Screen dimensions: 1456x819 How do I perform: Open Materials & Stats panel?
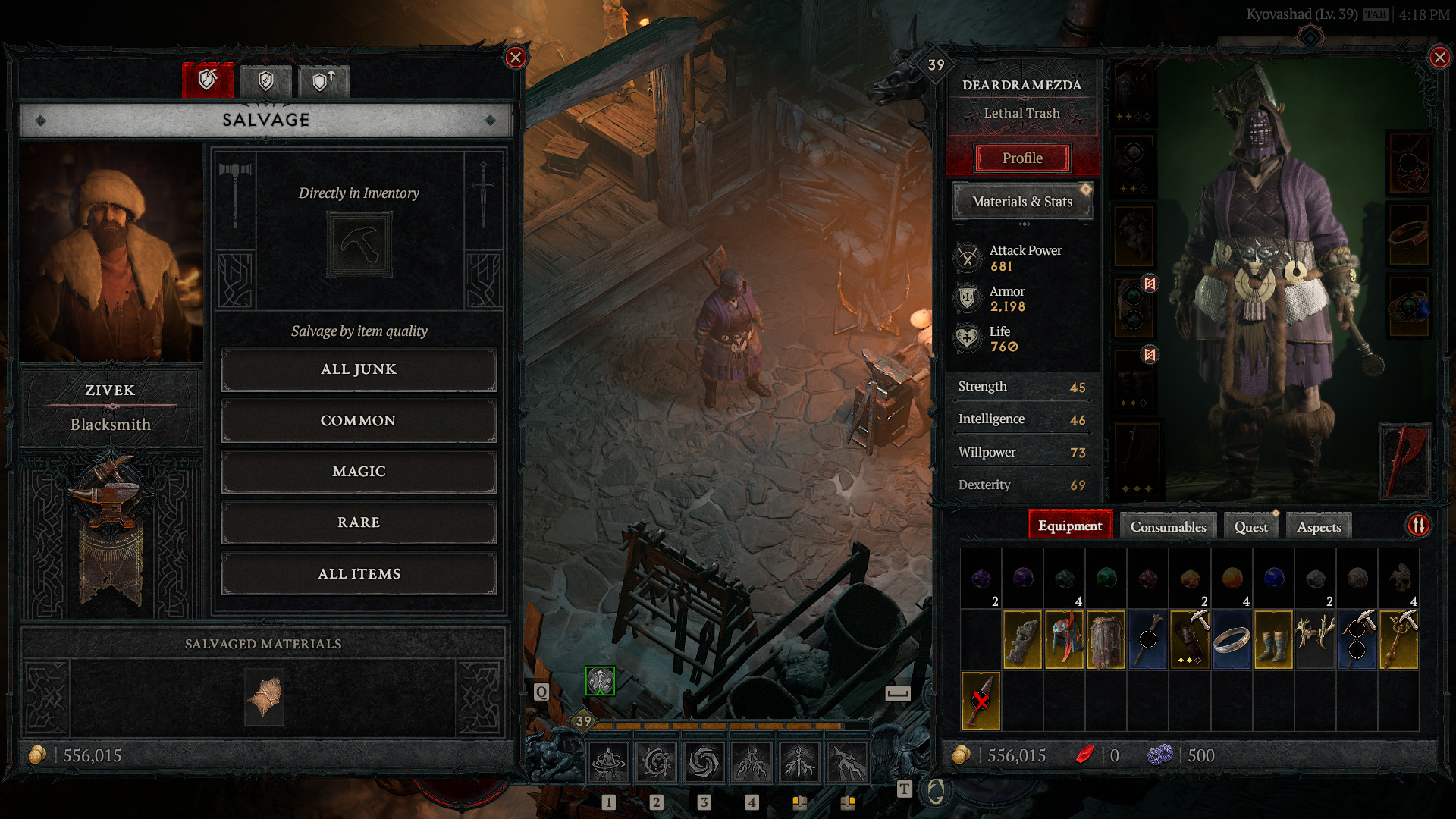pyautogui.click(x=1022, y=202)
